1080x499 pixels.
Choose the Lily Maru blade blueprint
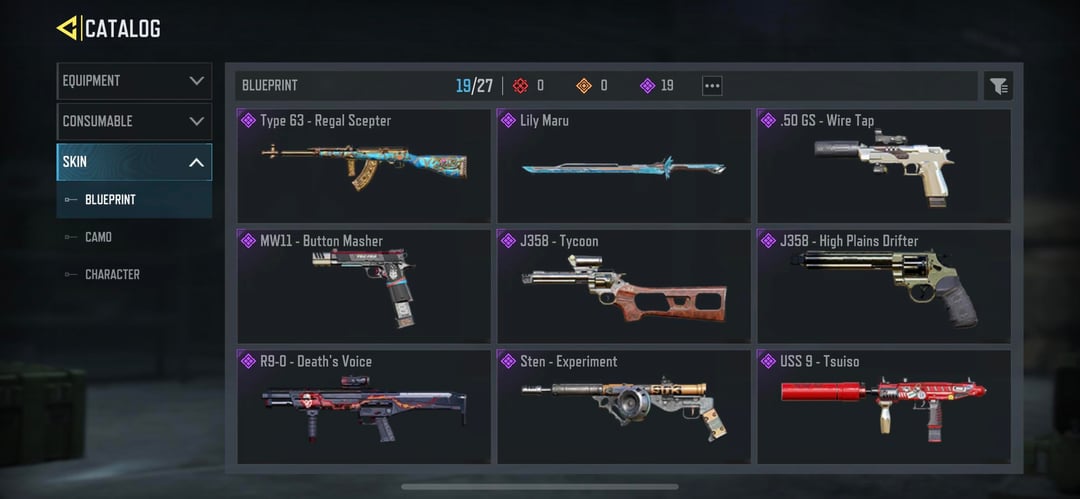(624, 165)
